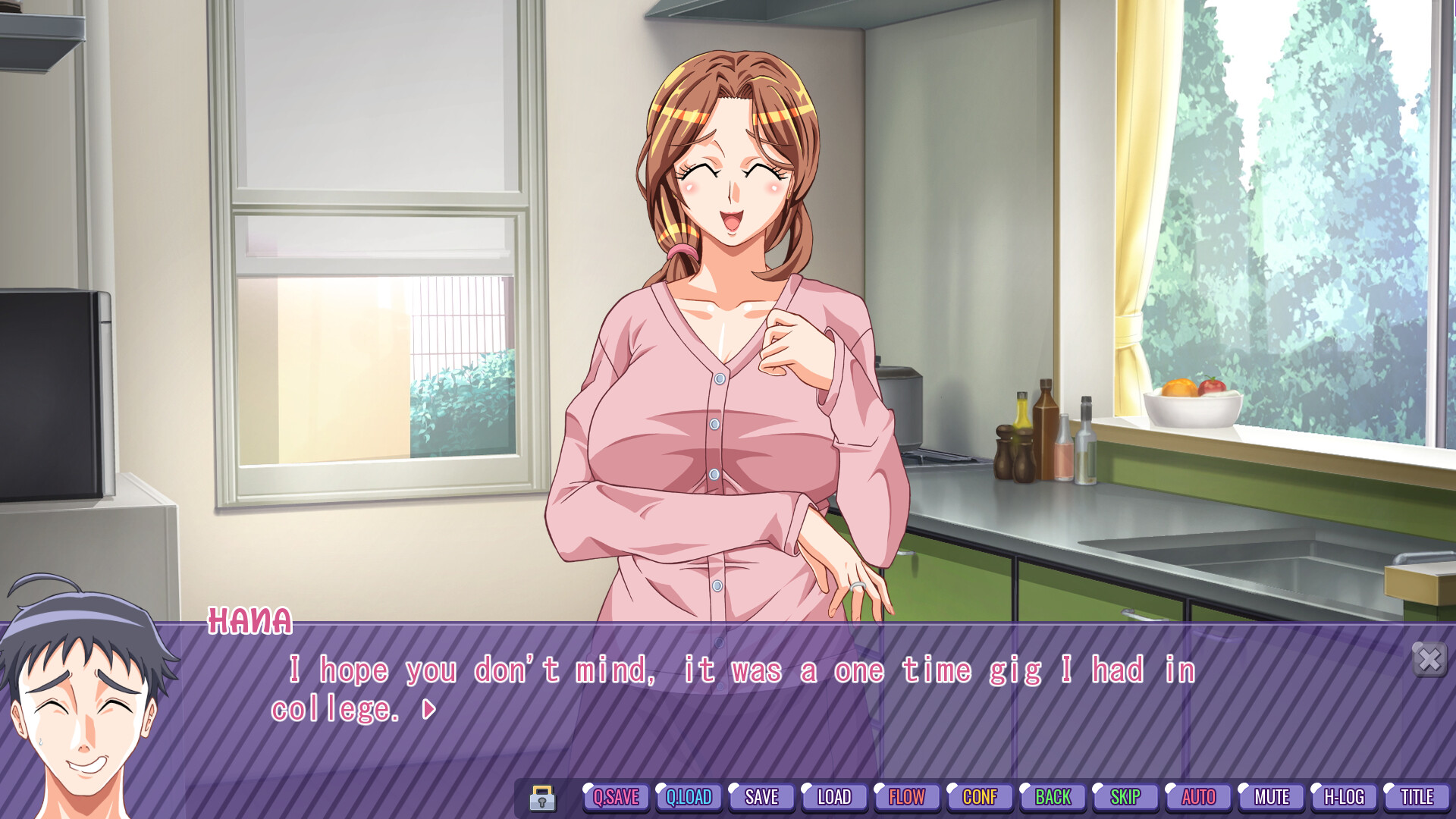
Task: Open the CONF settings
Action: [x=979, y=797]
